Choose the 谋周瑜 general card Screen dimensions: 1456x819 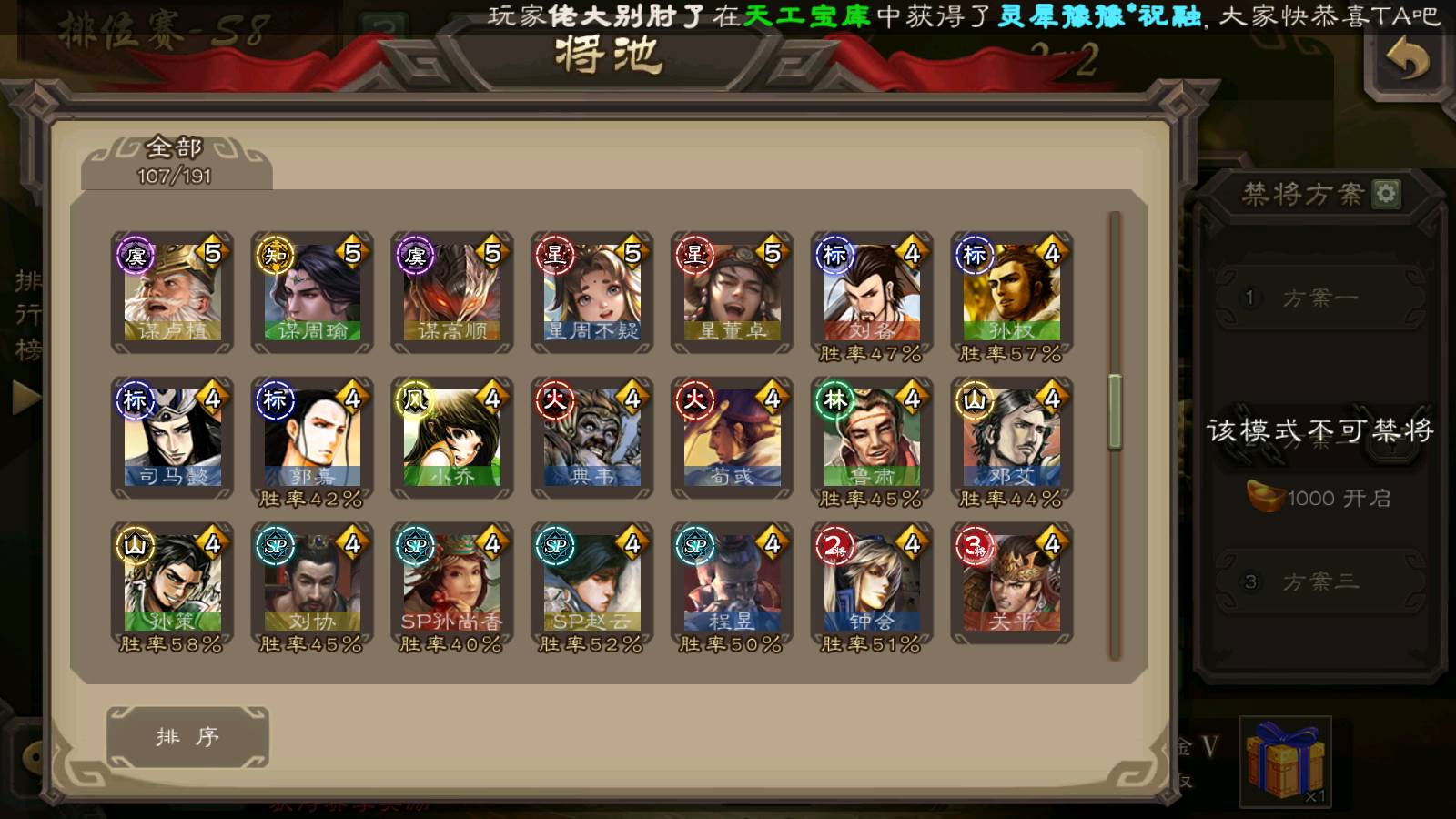click(x=312, y=291)
